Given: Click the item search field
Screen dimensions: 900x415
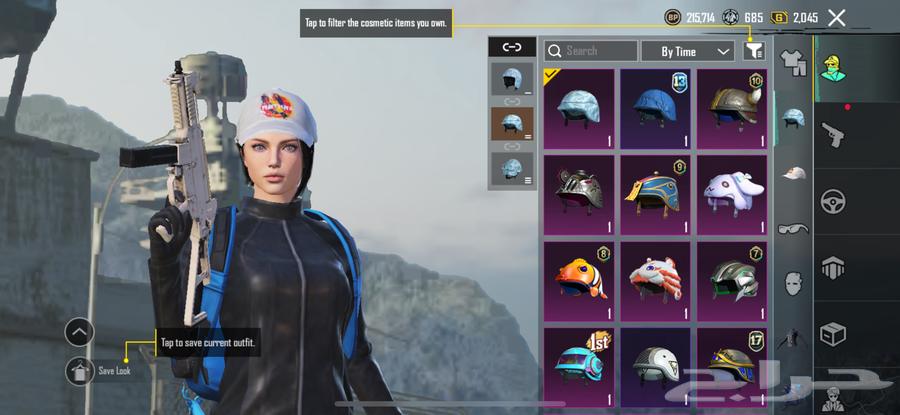Looking at the screenshot, I should (591, 50).
